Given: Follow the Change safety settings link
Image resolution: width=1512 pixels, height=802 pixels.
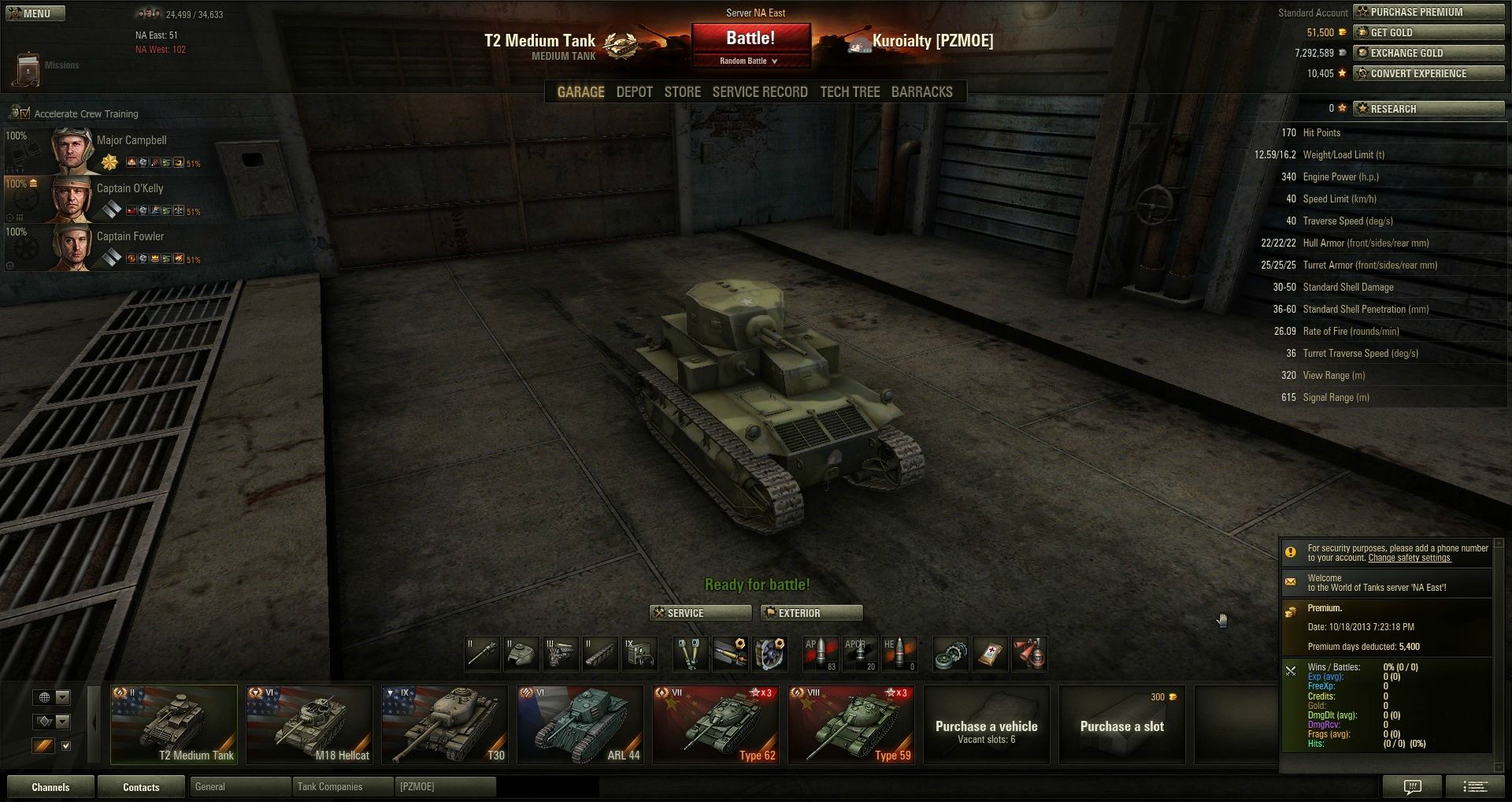Looking at the screenshot, I should tap(1409, 558).
